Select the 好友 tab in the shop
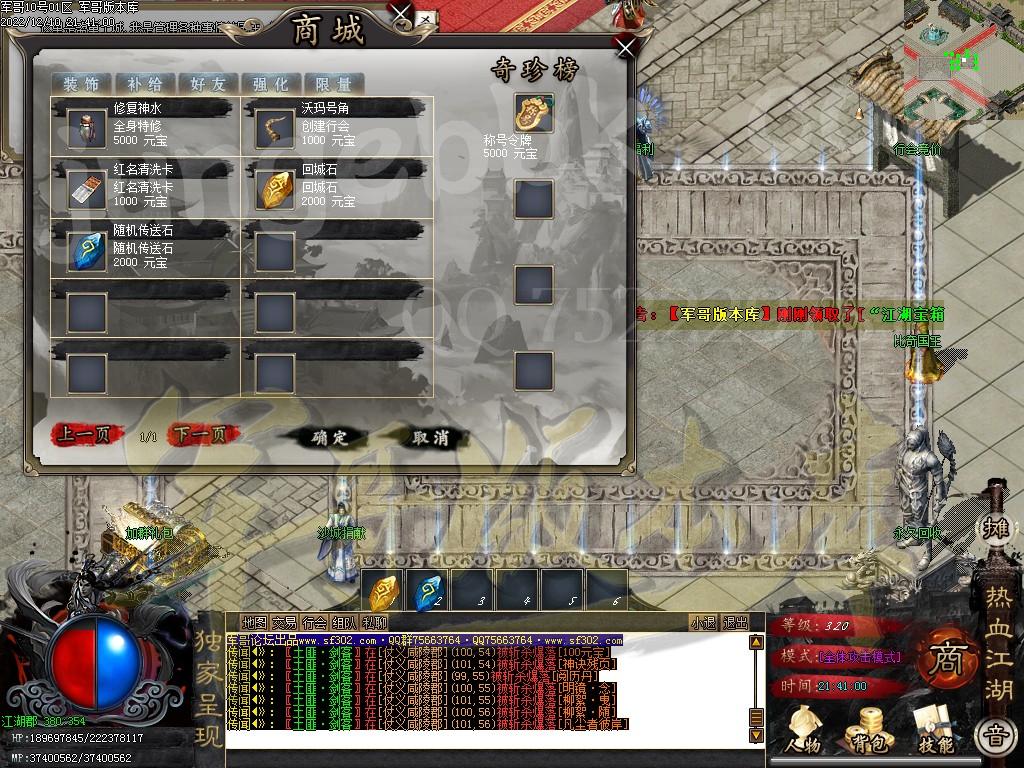 click(x=207, y=84)
